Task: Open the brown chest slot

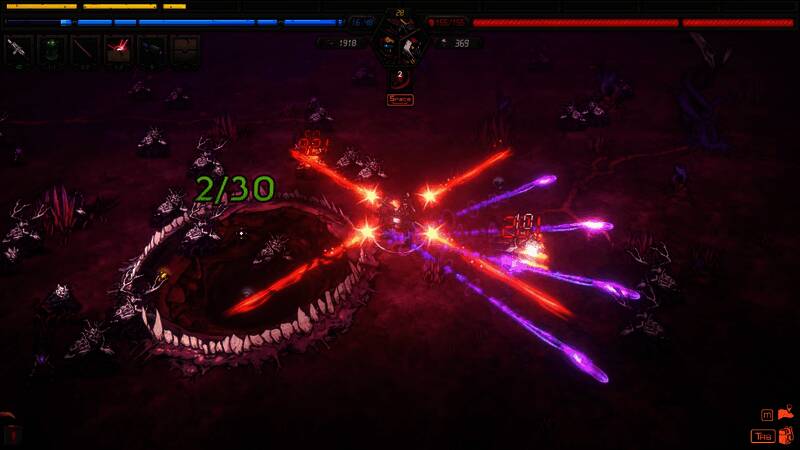Action: (x=184, y=49)
